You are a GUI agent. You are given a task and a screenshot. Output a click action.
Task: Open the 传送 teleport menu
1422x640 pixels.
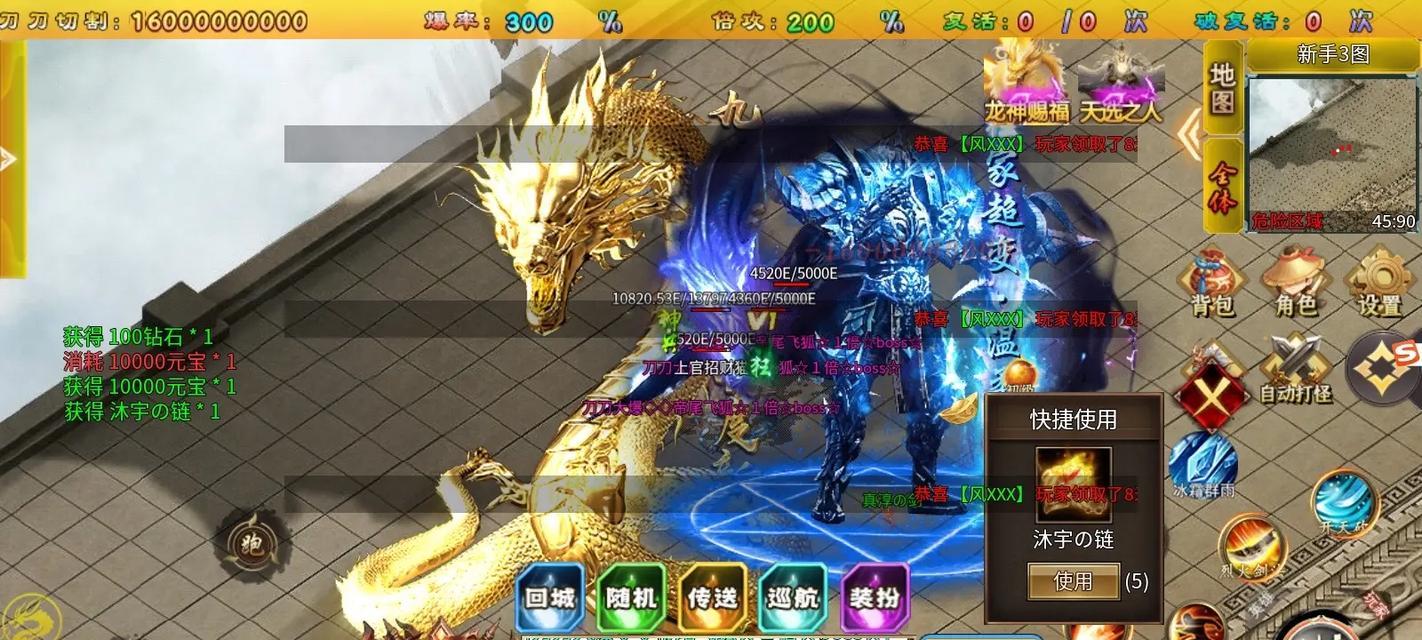click(x=712, y=598)
